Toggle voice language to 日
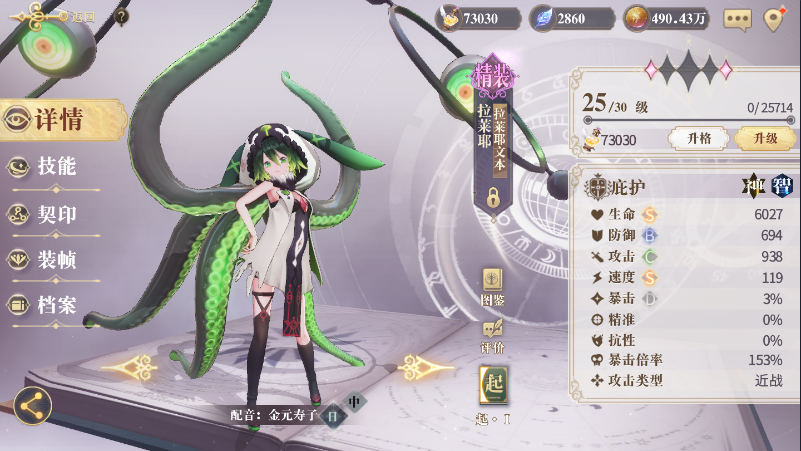 coord(333,415)
